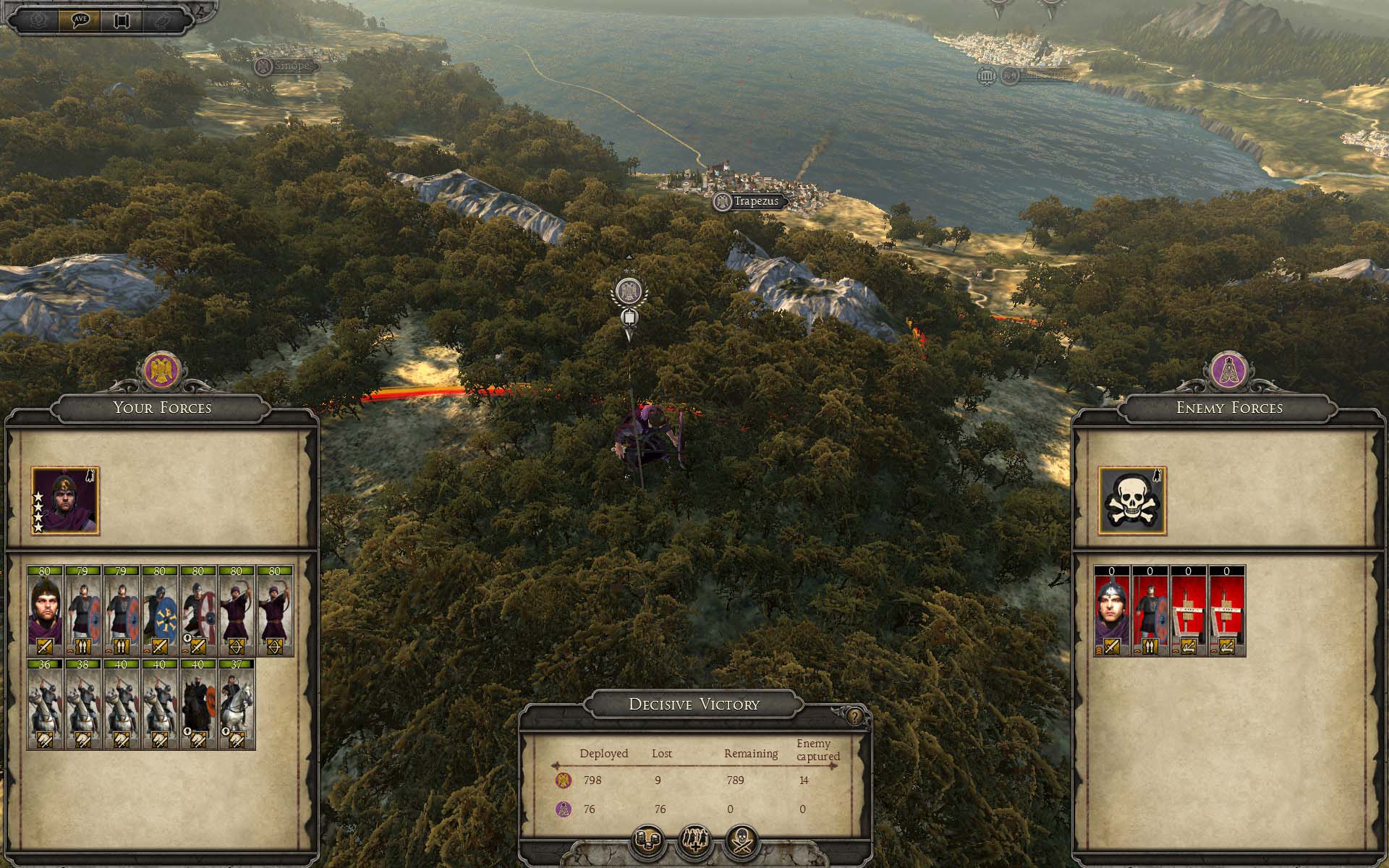Select the enemy general's unit card
1389x868 pixels.
click(1112, 611)
